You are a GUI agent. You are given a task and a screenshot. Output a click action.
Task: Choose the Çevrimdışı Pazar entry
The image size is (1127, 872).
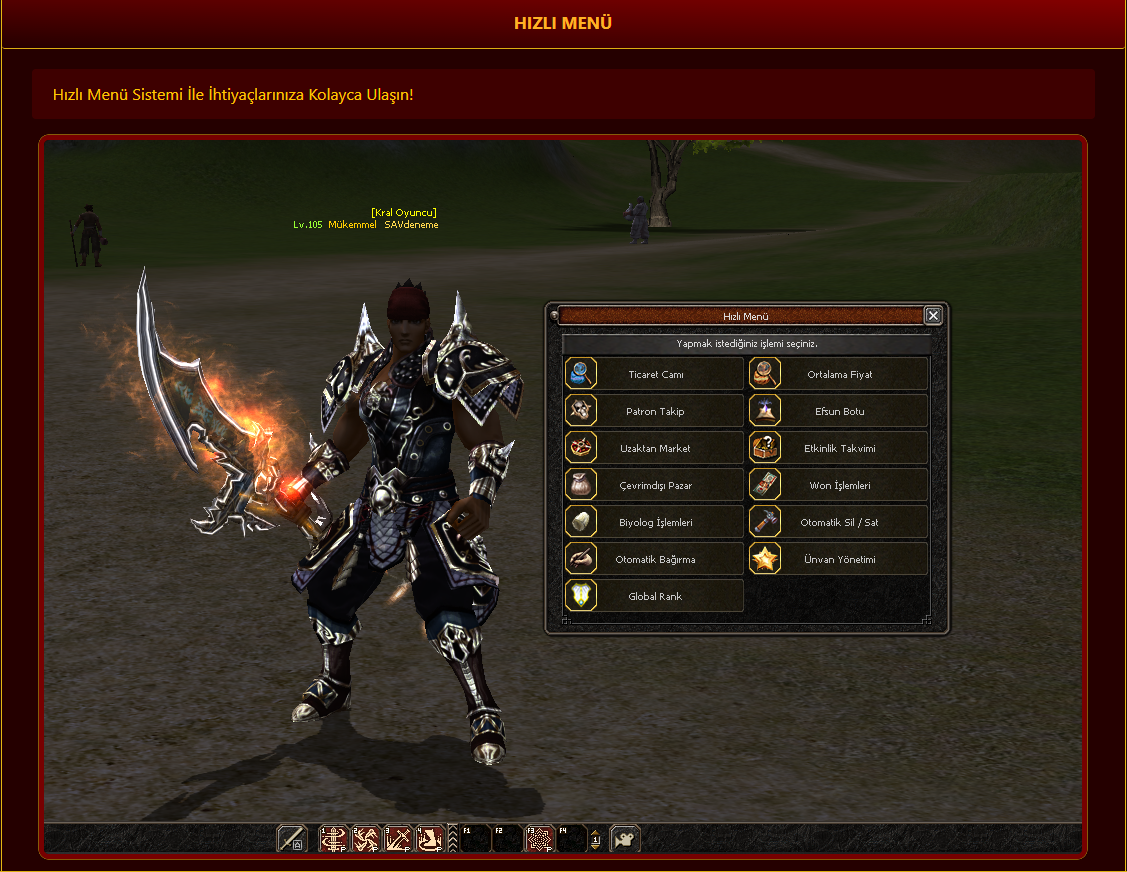[x=655, y=485]
